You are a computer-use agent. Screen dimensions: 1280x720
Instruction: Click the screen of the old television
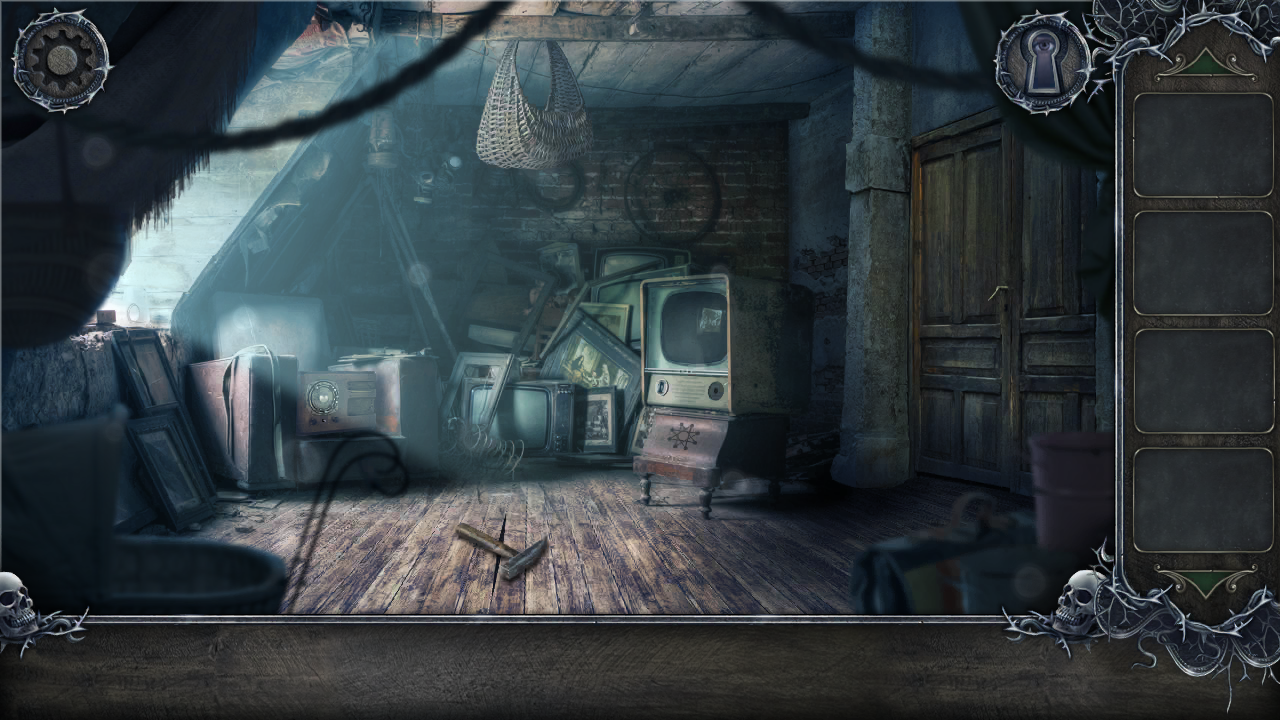tap(695, 325)
